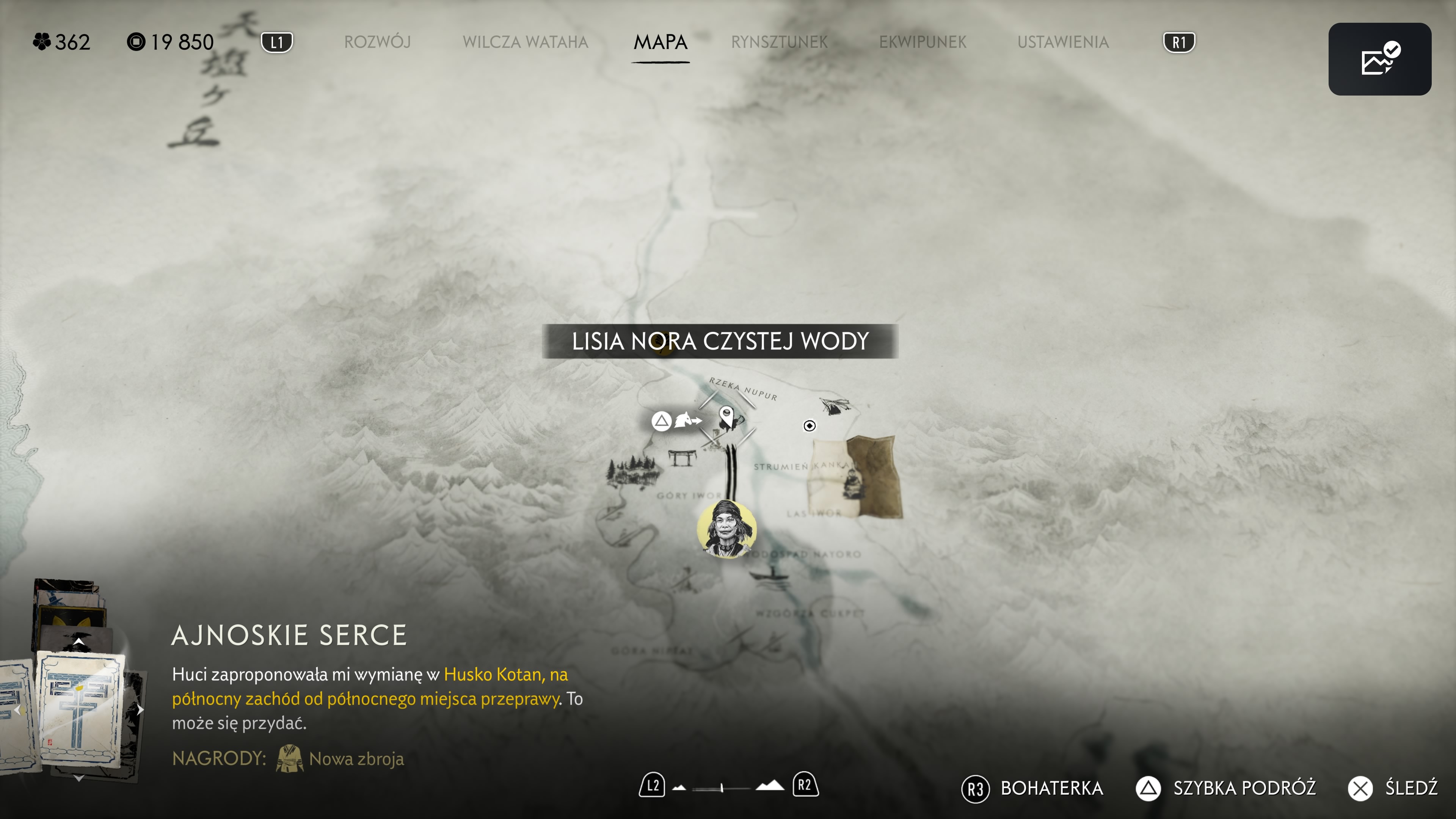Screen dimensions: 1456x819
Task: Switch to the ROZWÓJ tab
Action: click(x=377, y=42)
